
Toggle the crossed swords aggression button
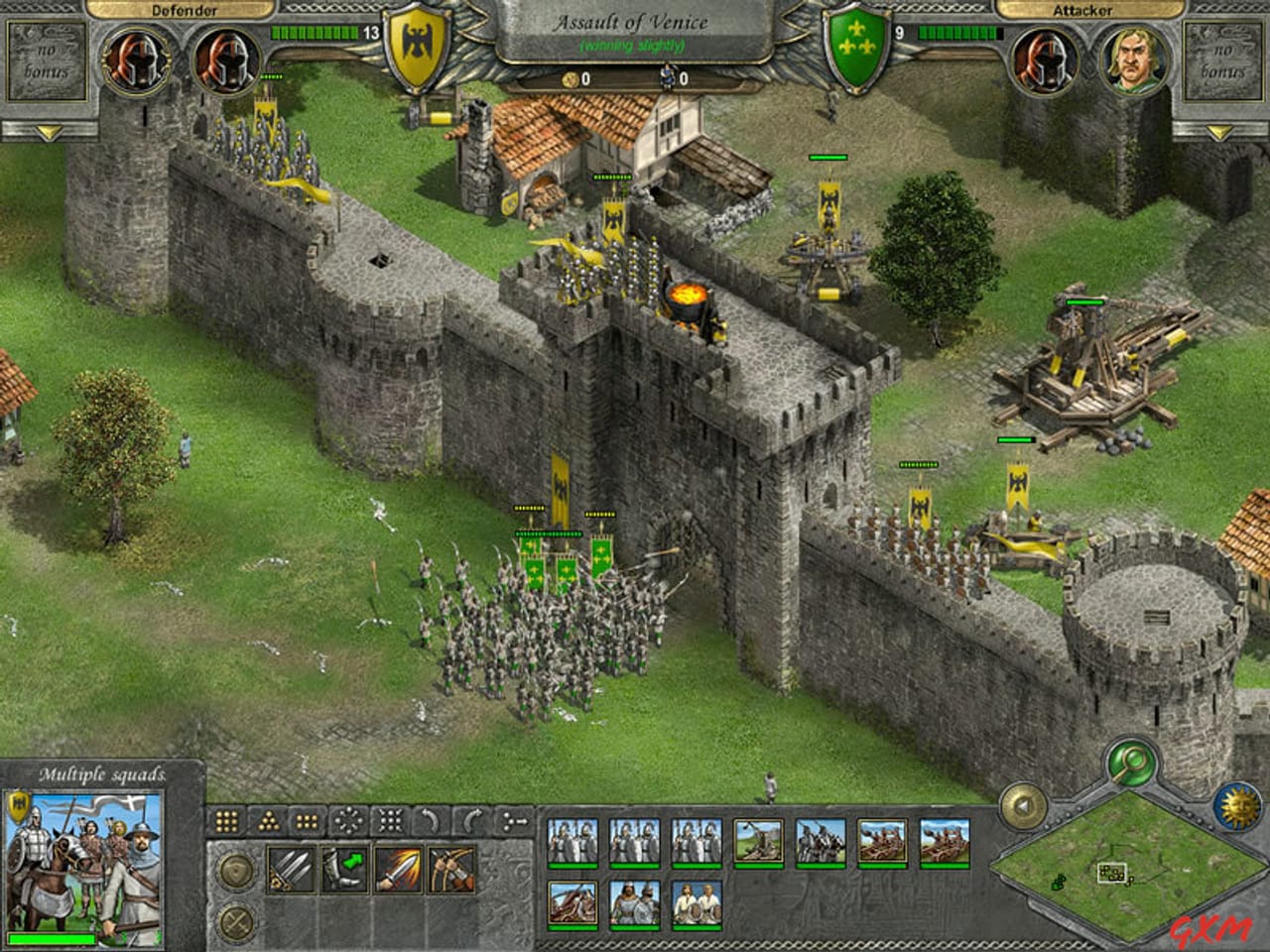pyautogui.click(x=235, y=920)
